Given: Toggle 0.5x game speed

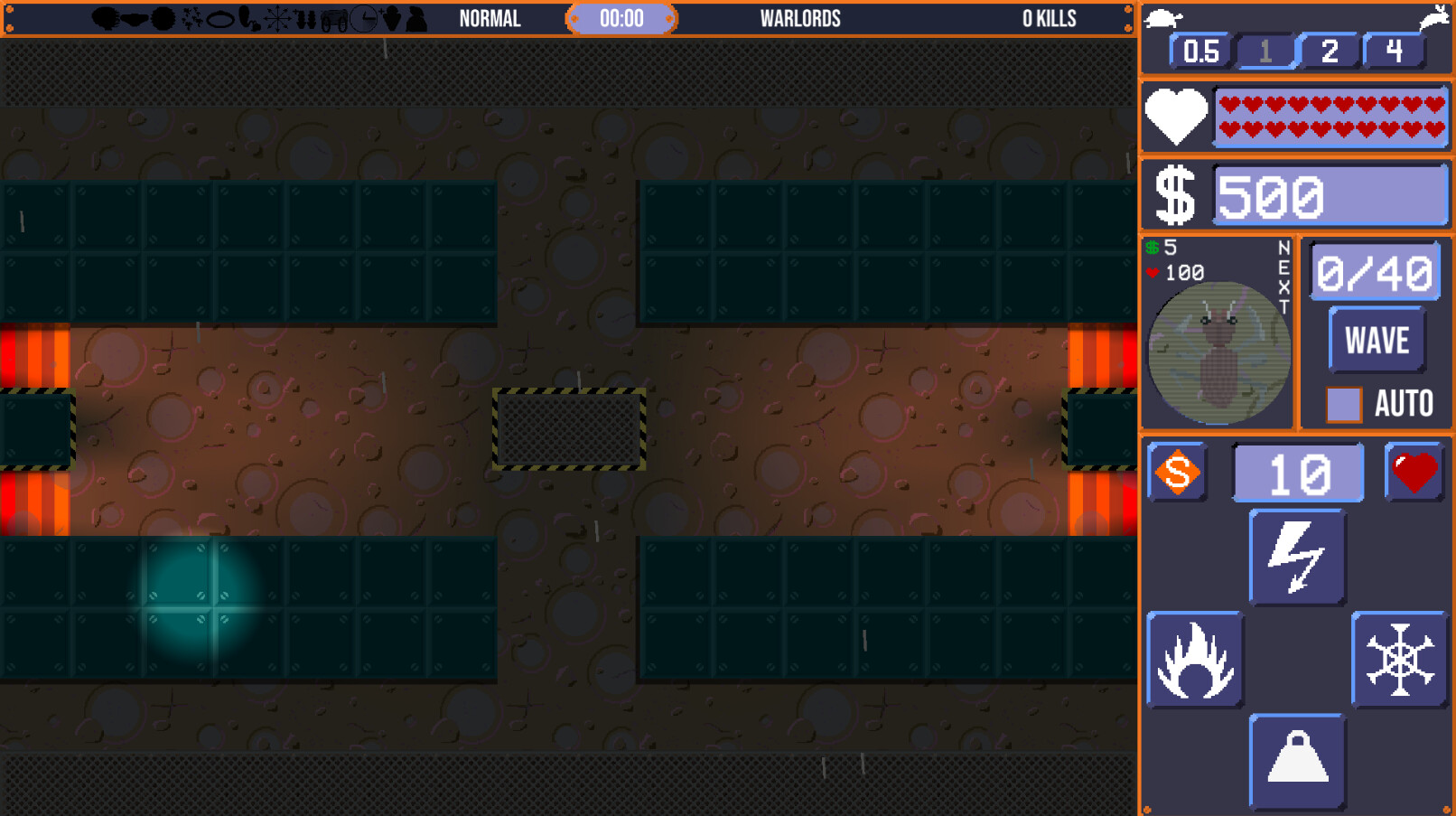Looking at the screenshot, I should (x=1199, y=52).
